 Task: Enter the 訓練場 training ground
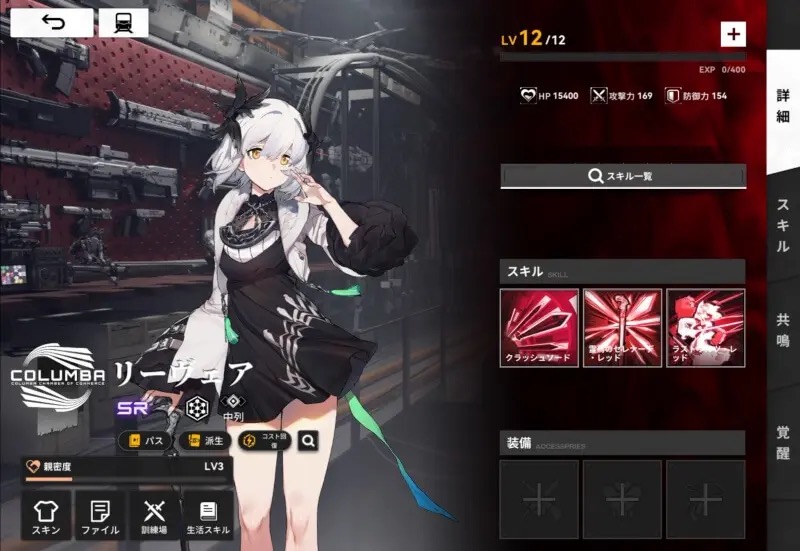[154, 515]
